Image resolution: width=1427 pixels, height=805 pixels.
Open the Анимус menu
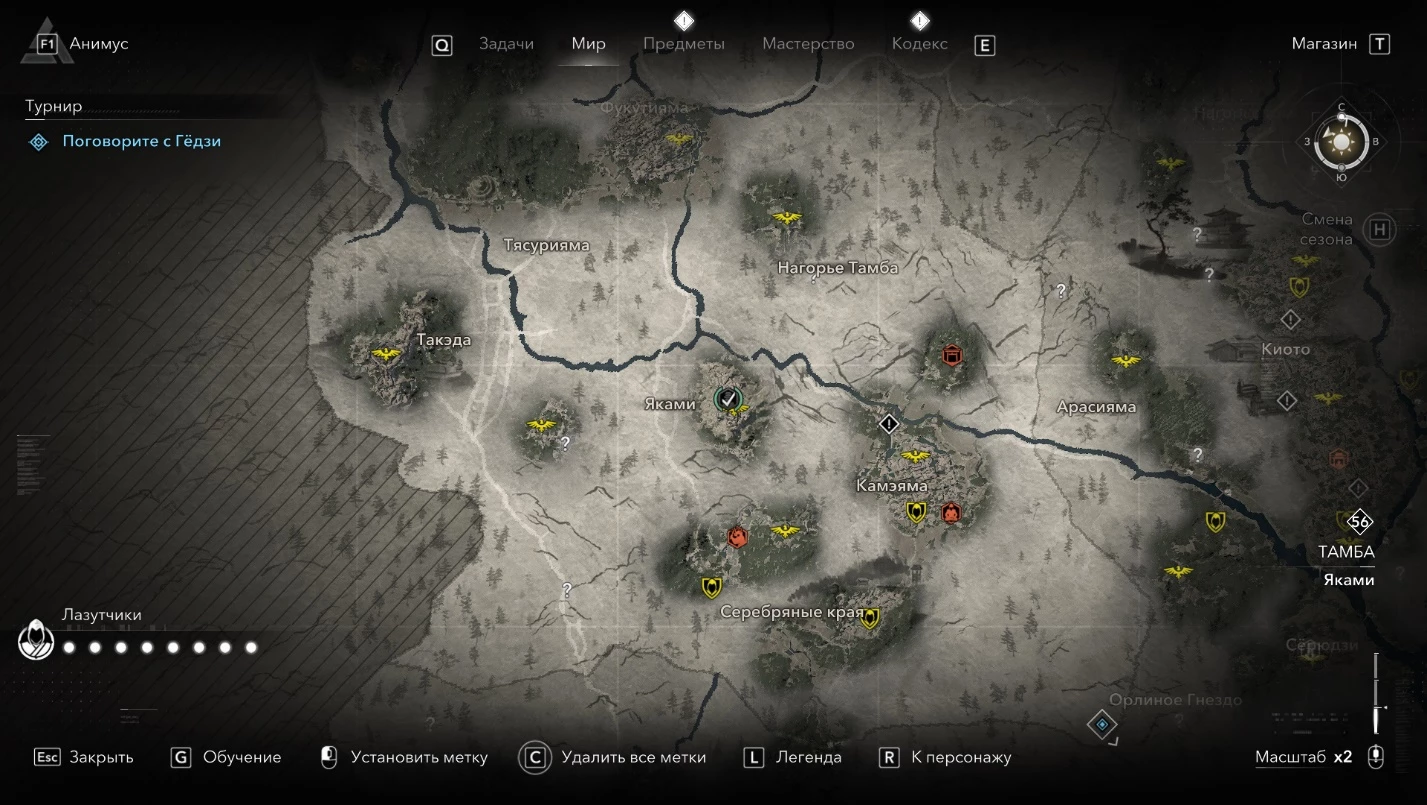pos(98,44)
